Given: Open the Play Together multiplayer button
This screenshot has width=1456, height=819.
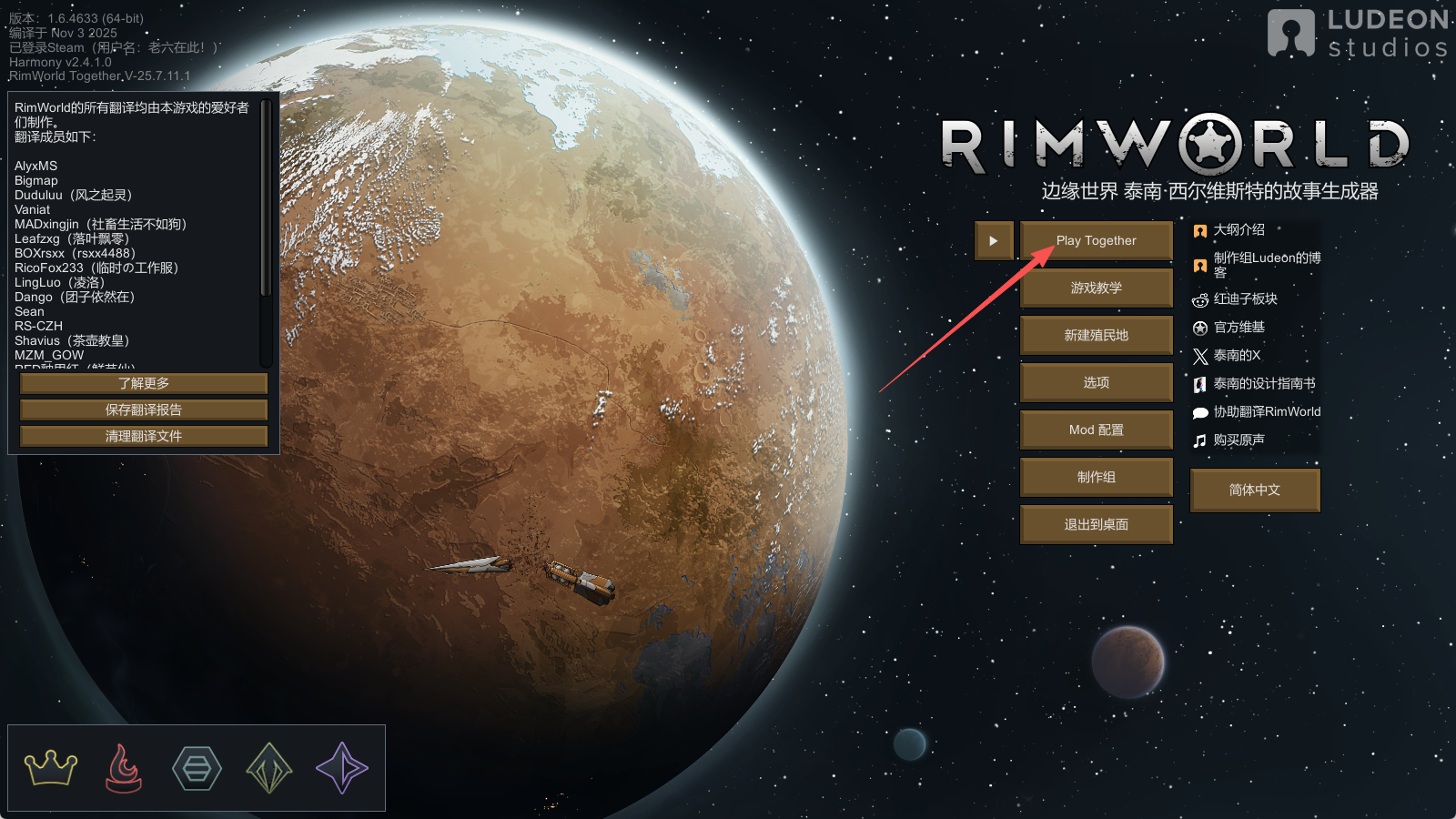Looking at the screenshot, I should coord(1096,241).
